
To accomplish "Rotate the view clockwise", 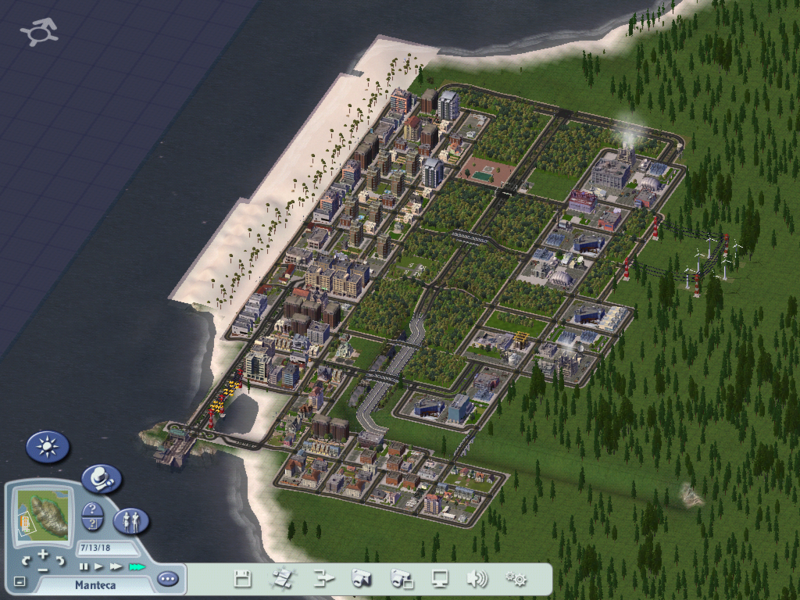I will pos(59,560).
